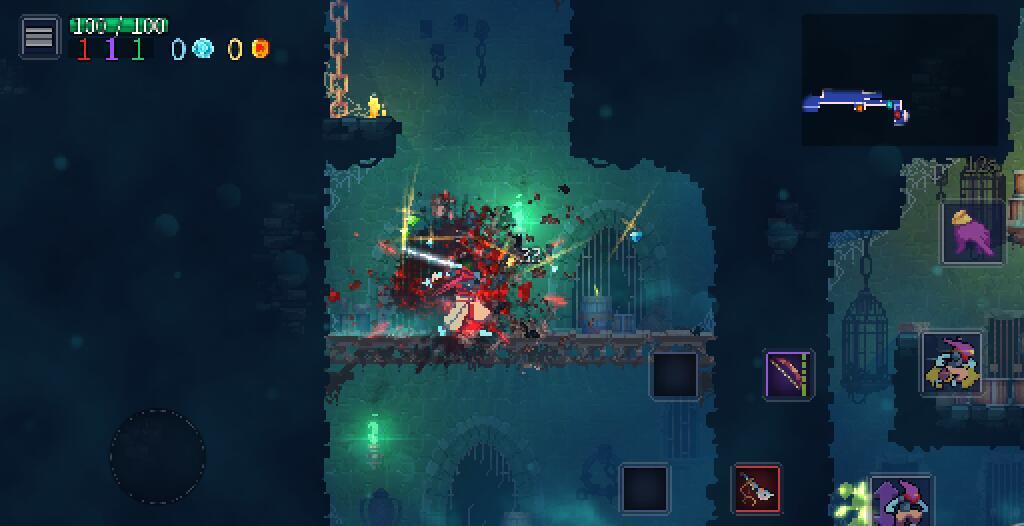
Task: Touch the virtual movement joystick
Action: click(x=158, y=456)
